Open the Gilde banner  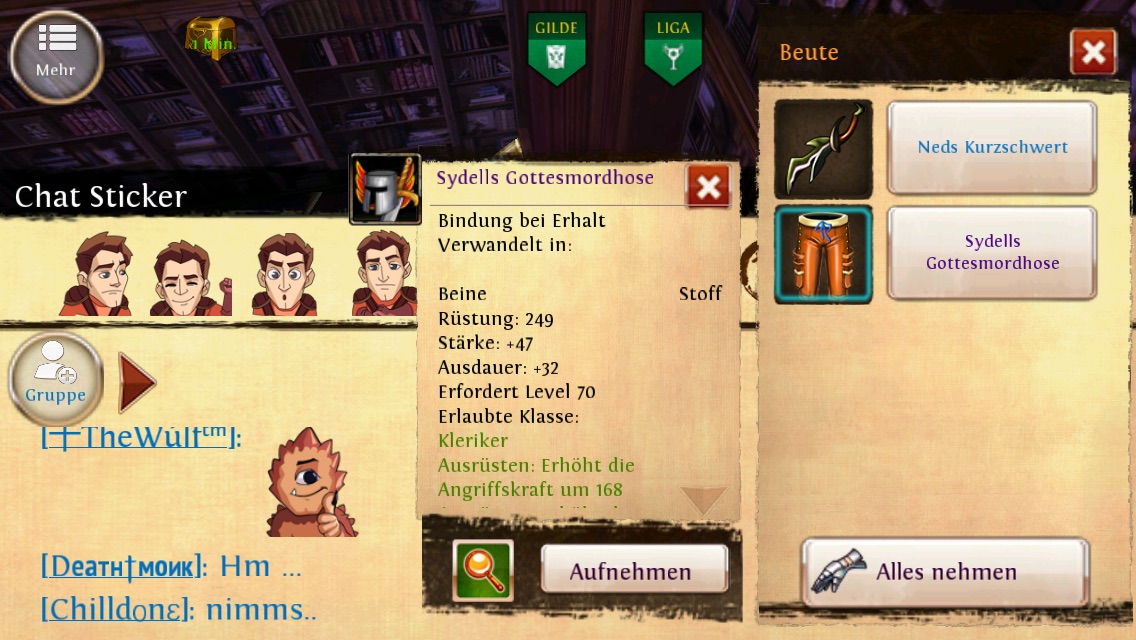coord(556,49)
